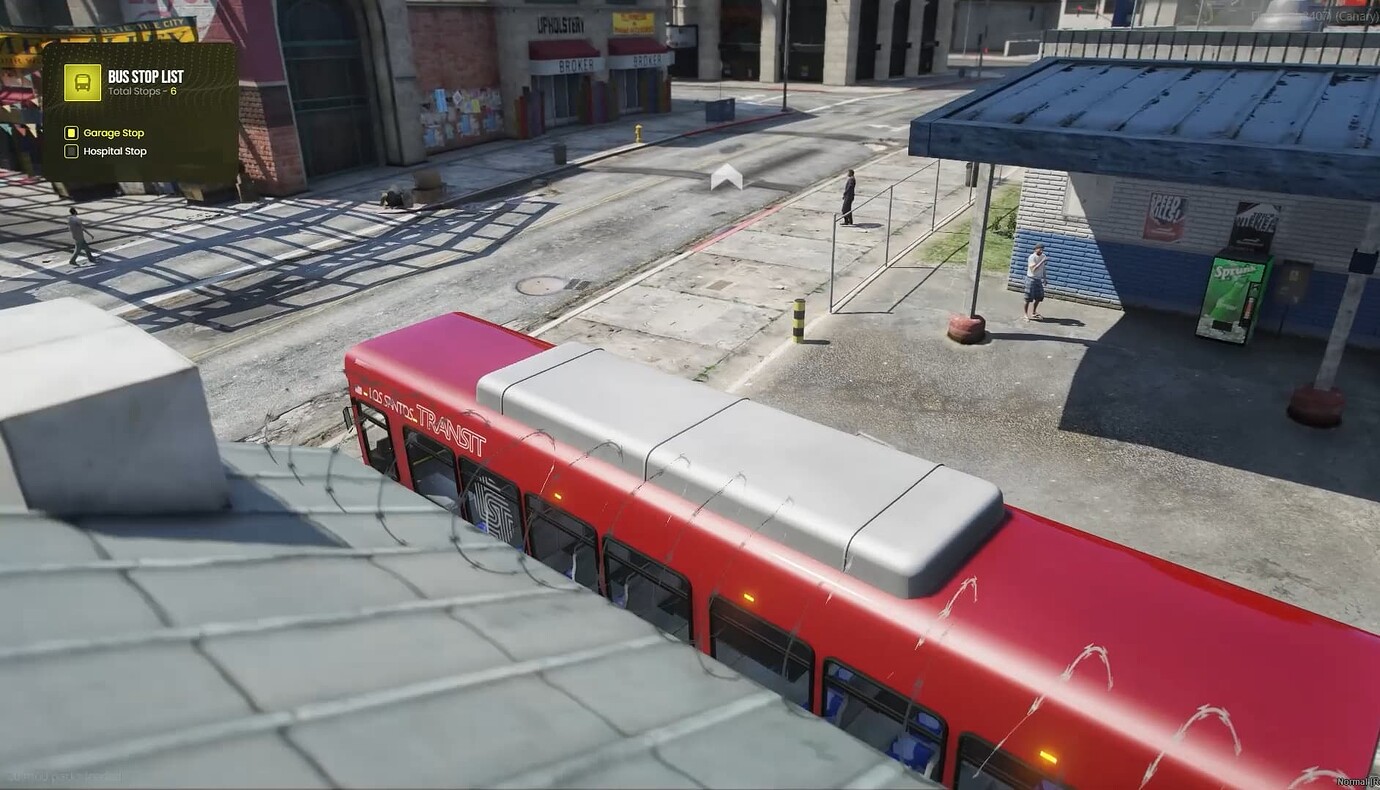The width and height of the screenshot is (1380, 790).
Task: Select the Hospital Stop list entry
Action: [x=115, y=151]
